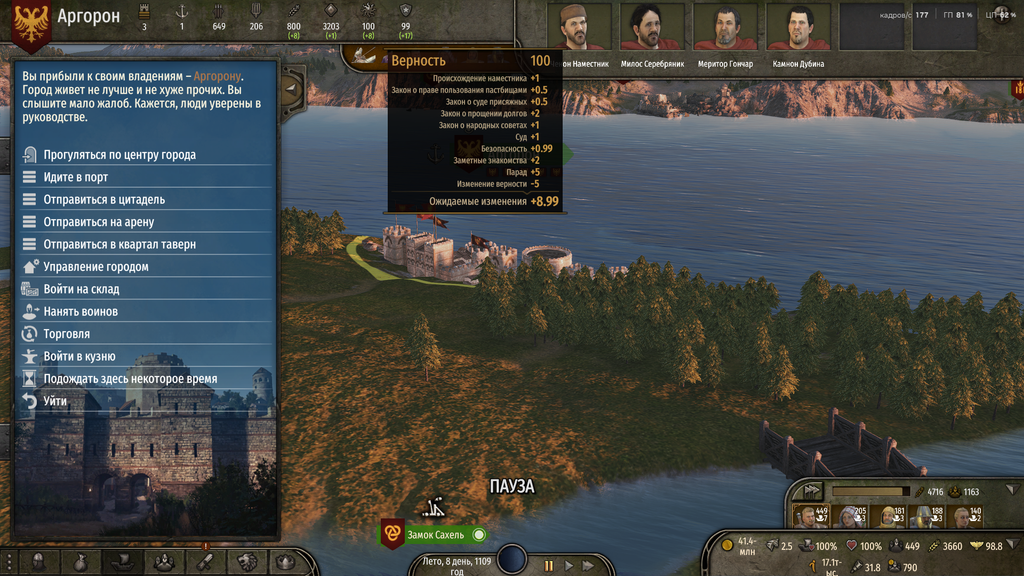Open the 'Торговля' trade option

66,334
